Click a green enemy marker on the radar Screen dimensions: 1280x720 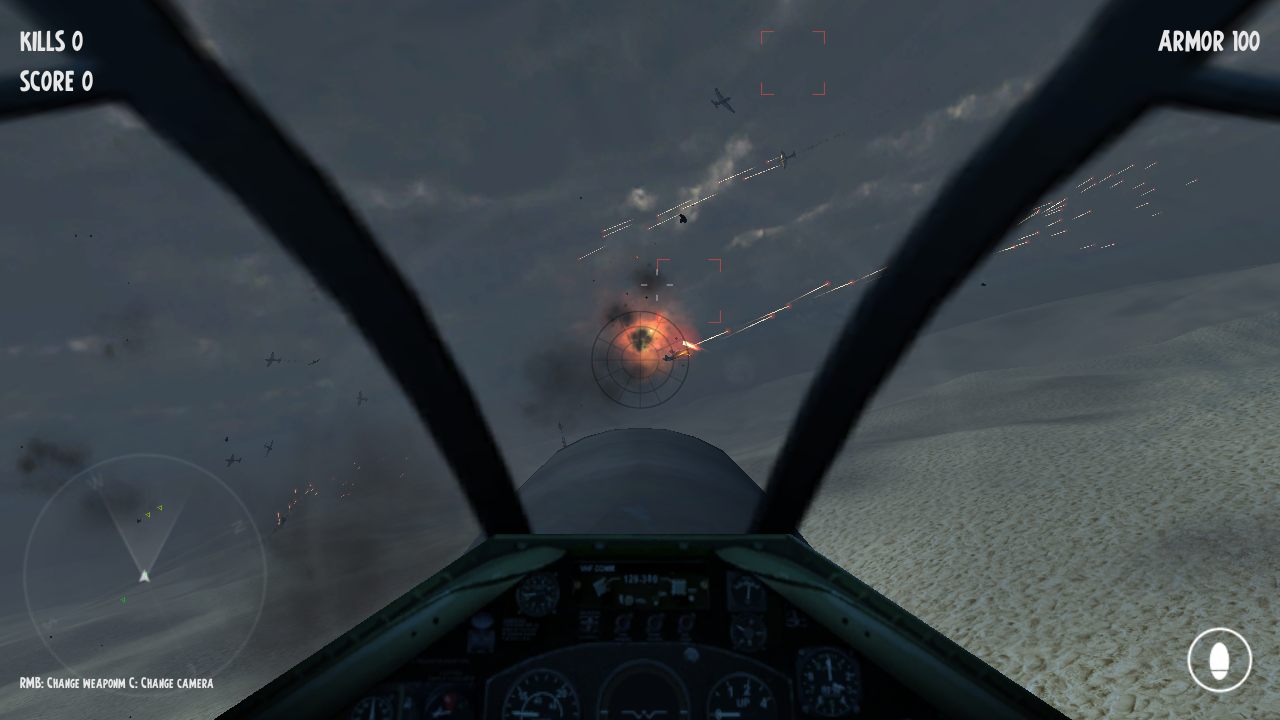pyautogui.click(x=159, y=507)
